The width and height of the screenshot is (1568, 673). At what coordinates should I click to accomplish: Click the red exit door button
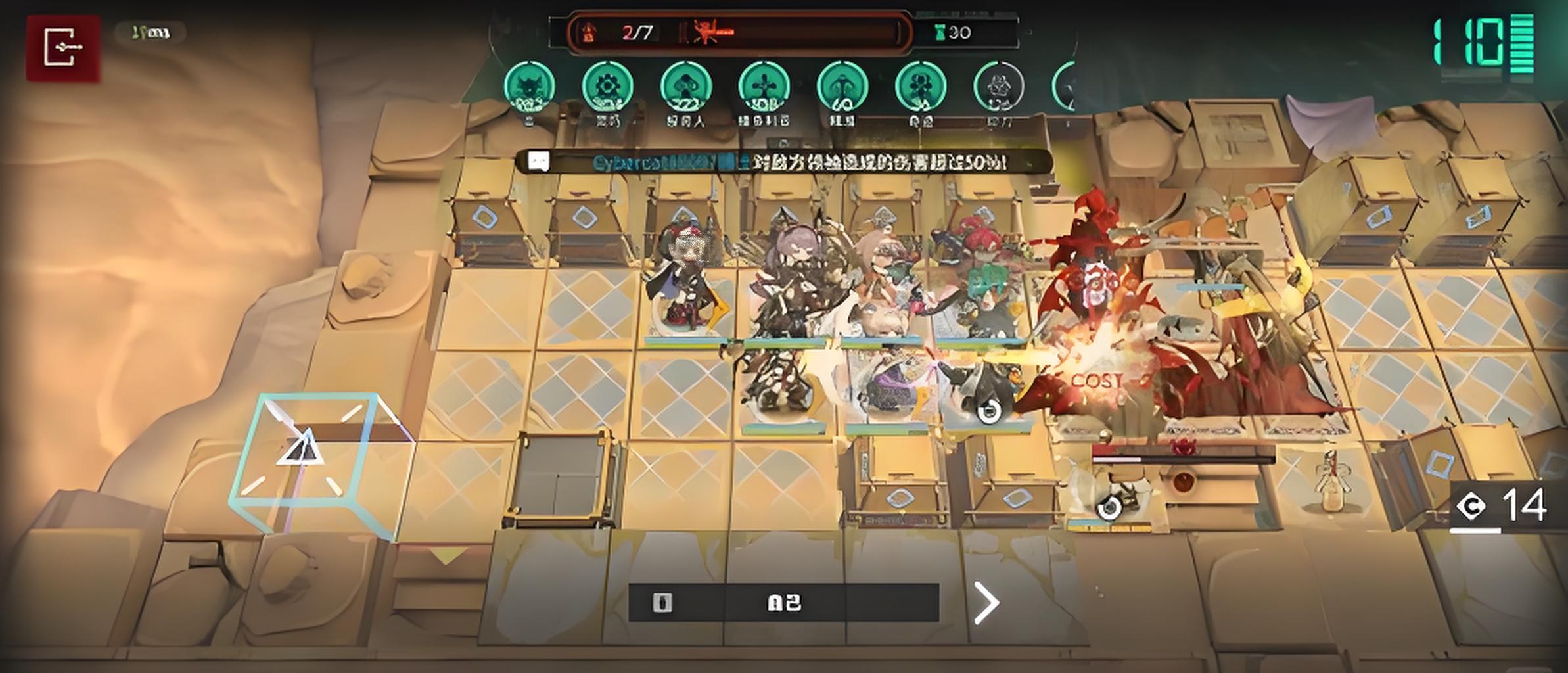(x=63, y=47)
